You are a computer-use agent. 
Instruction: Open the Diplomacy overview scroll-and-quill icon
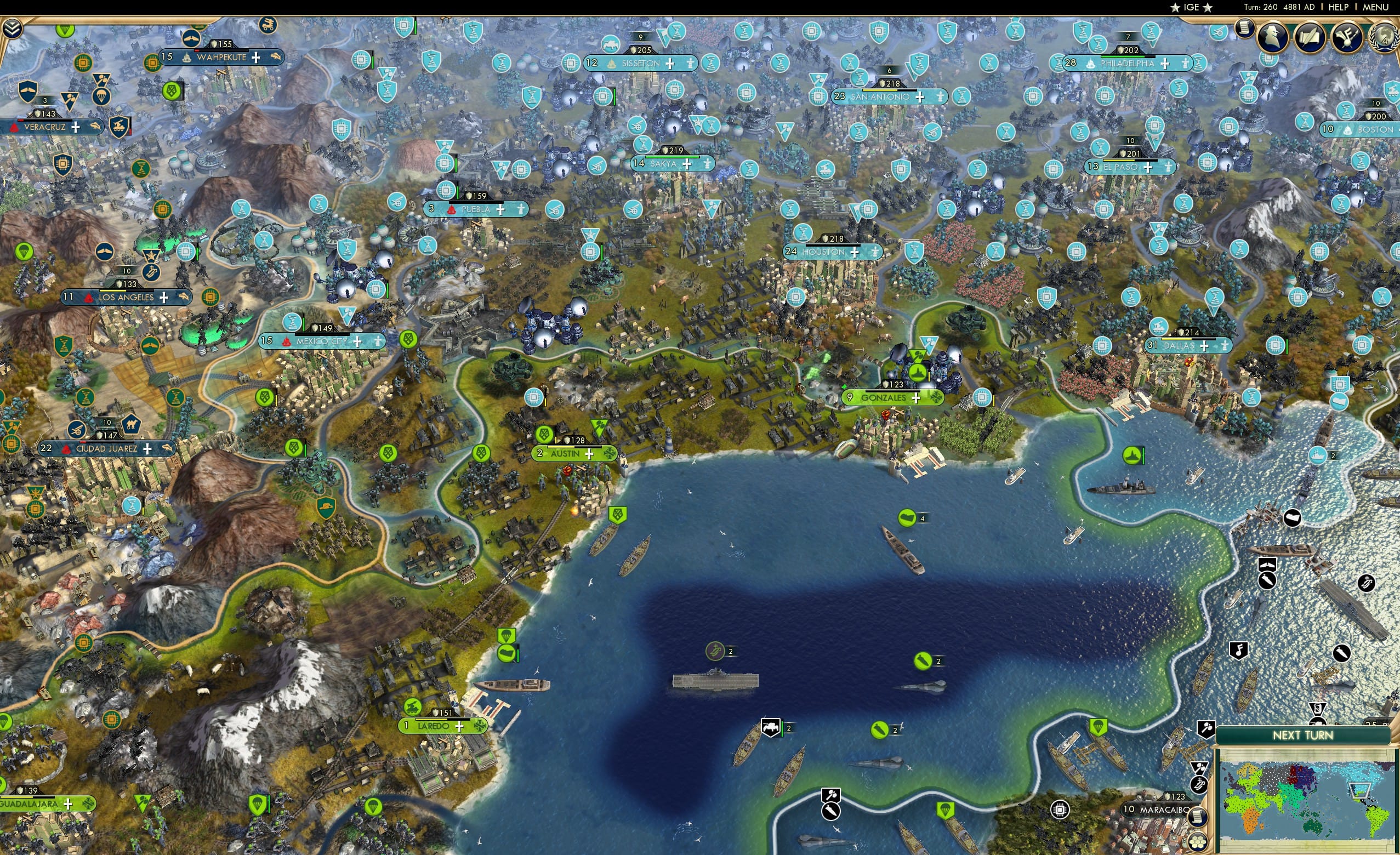[1310, 37]
